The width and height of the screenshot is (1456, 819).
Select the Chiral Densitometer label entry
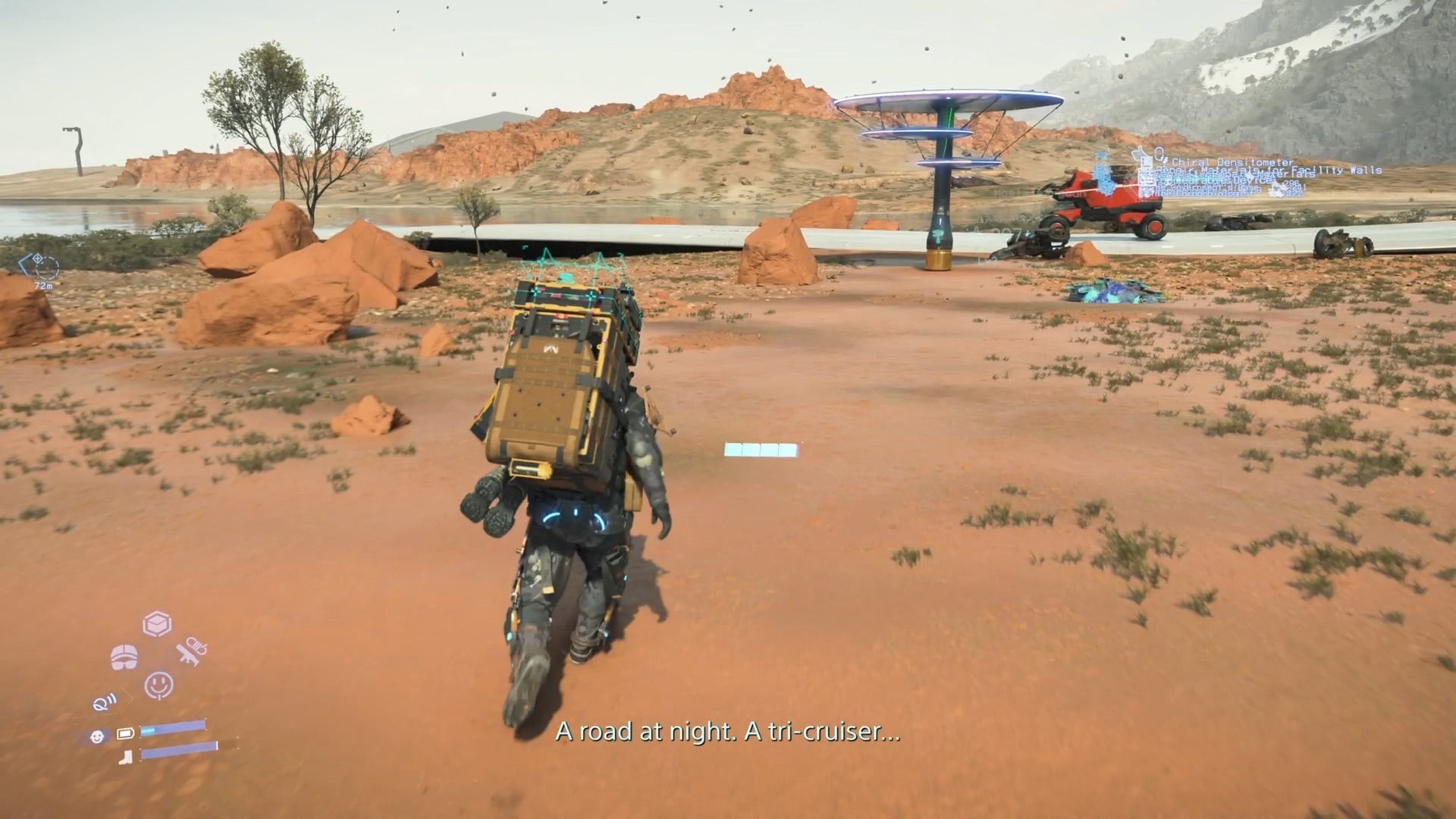(x=1232, y=162)
